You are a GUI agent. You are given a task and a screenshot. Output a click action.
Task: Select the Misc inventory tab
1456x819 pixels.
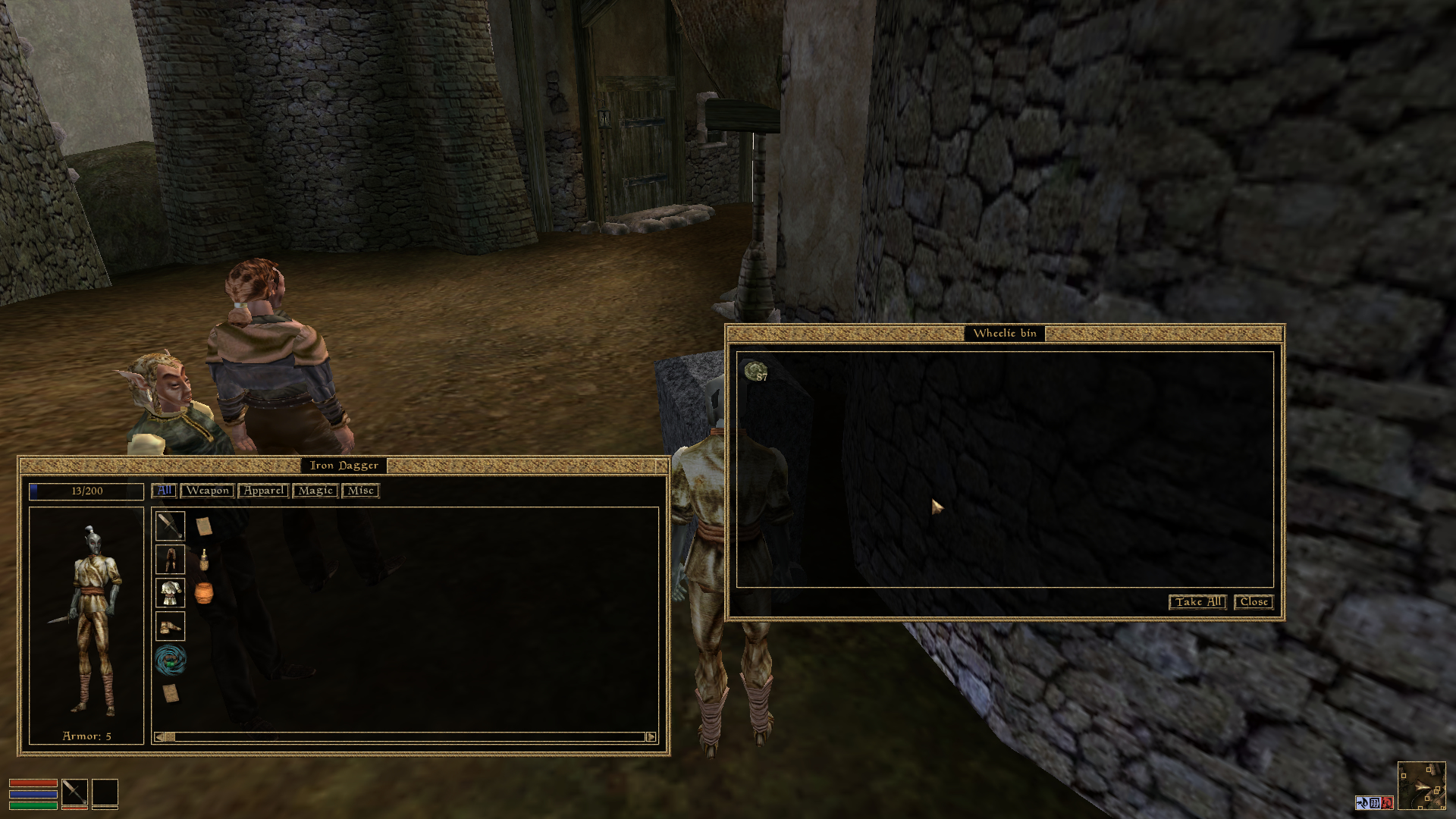click(x=360, y=491)
